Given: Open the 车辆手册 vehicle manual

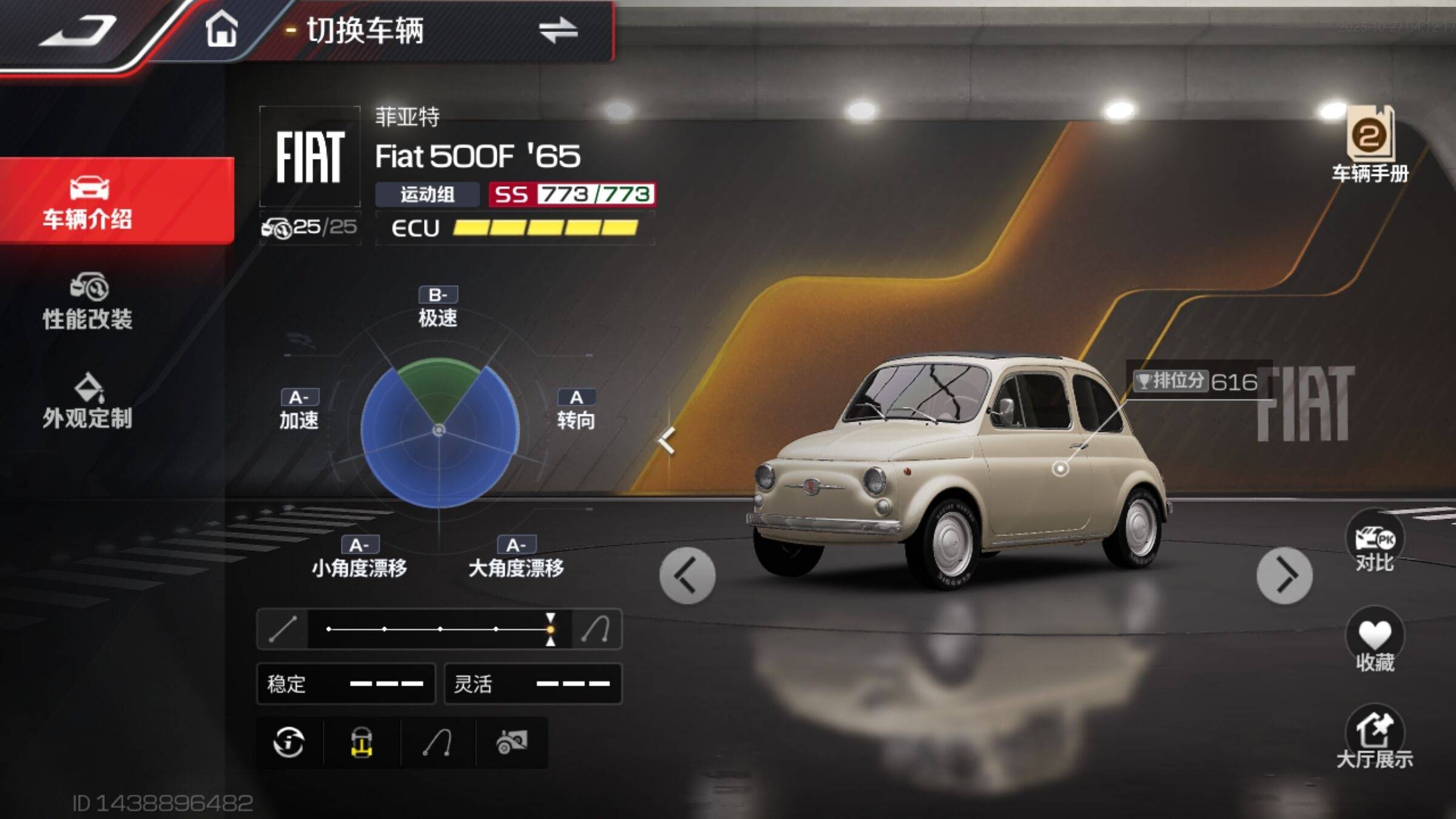Looking at the screenshot, I should (1370, 144).
